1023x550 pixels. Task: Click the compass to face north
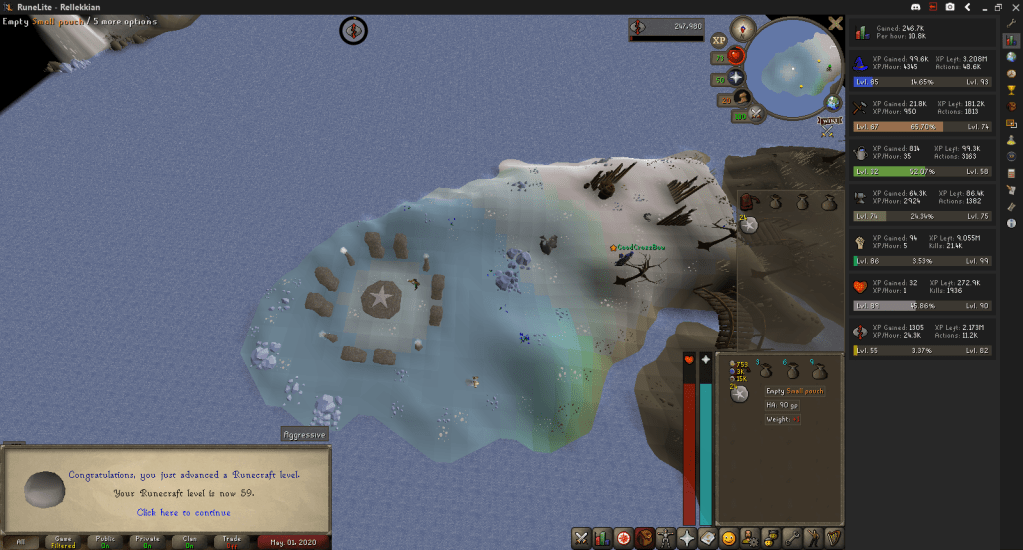742,27
